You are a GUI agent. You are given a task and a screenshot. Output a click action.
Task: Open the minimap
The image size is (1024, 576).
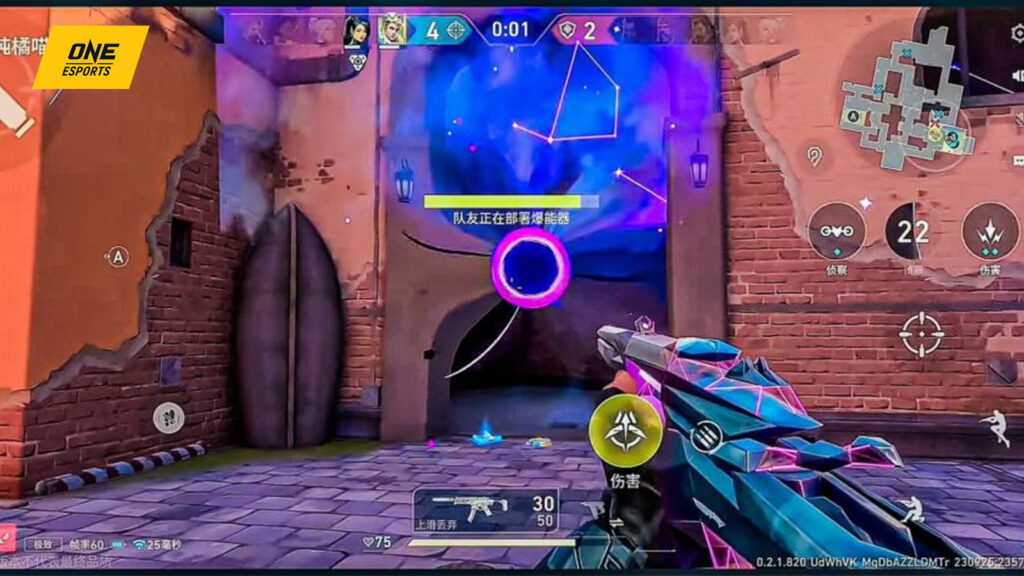click(x=907, y=100)
